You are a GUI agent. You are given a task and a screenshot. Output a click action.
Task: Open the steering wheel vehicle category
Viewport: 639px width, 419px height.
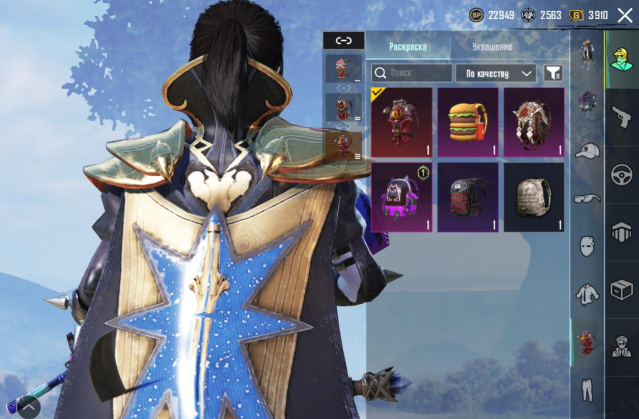point(619,172)
